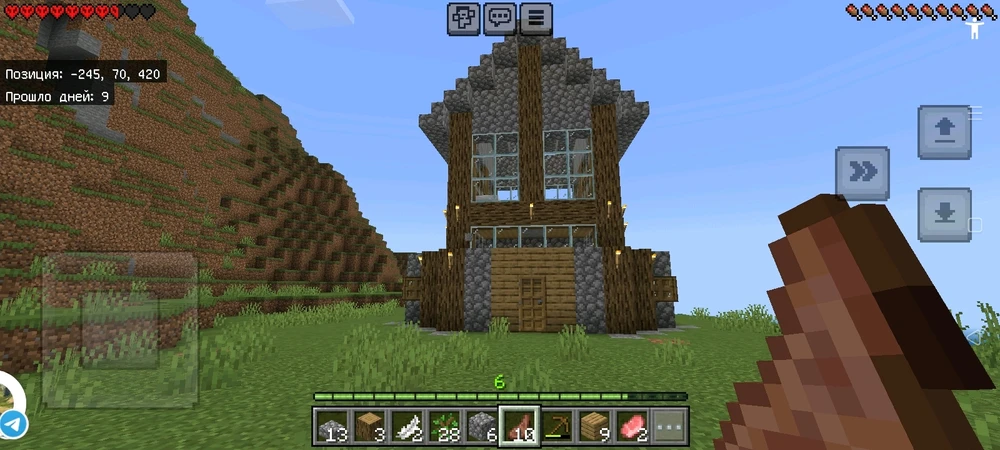
Task: Select the cobblestone stack of 6
Action: pos(481,426)
